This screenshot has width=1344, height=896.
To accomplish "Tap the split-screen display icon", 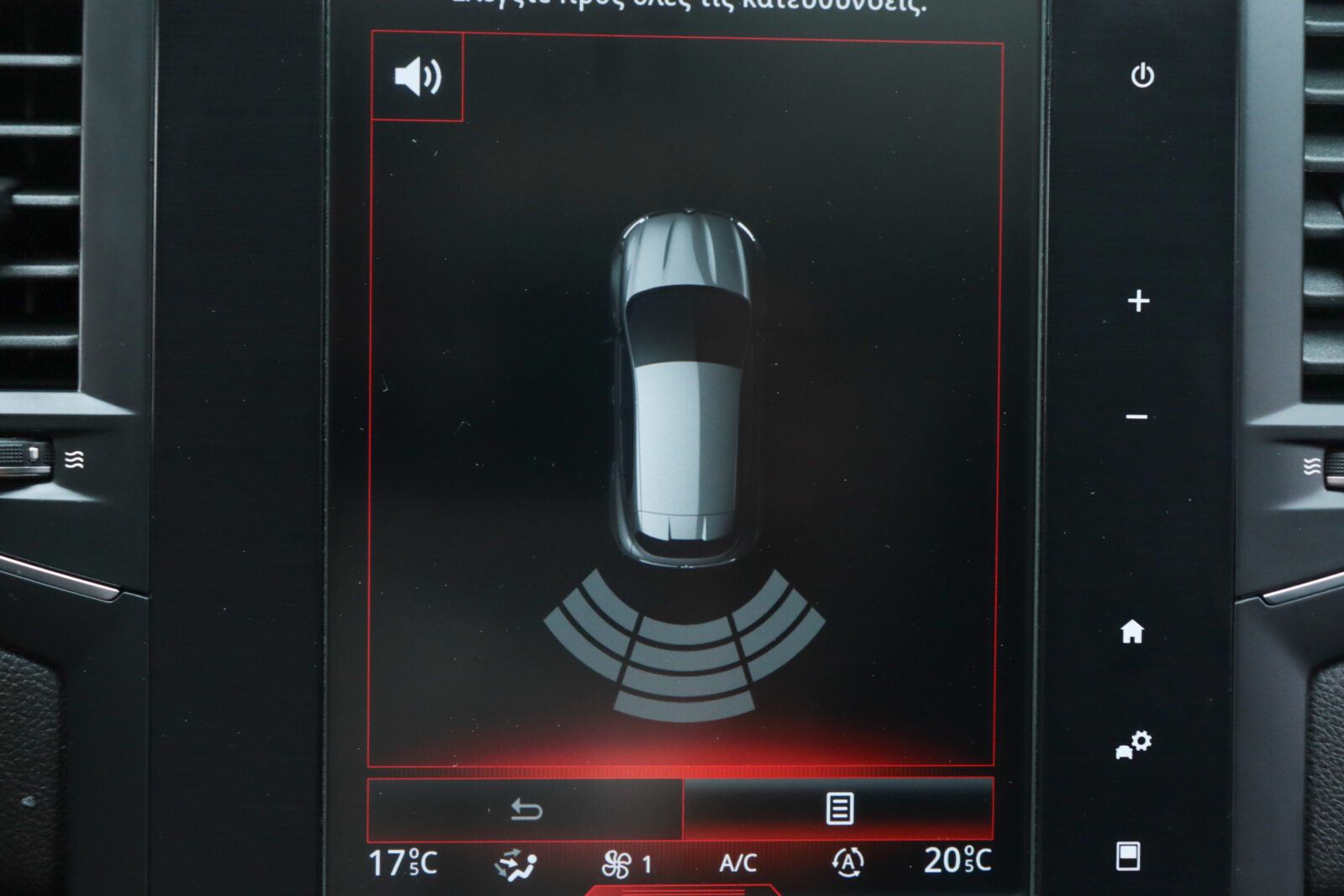I will coord(1127,857).
